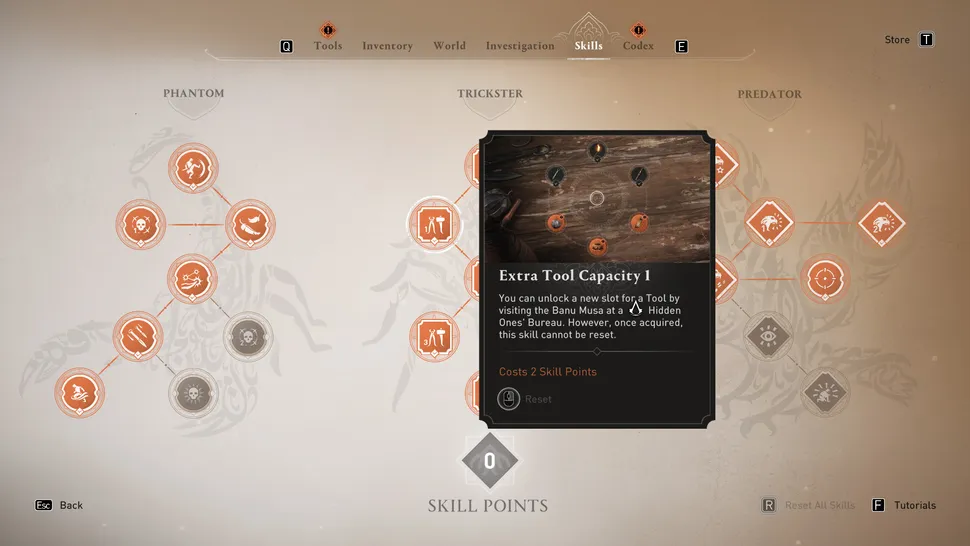Pick the crosshair target skill in Predator tree
The width and height of the screenshot is (970, 546).
click(x=824, y=280)
